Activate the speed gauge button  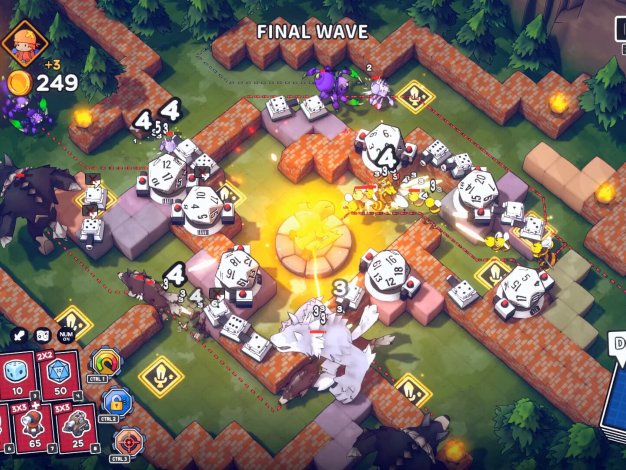(105, 362)
